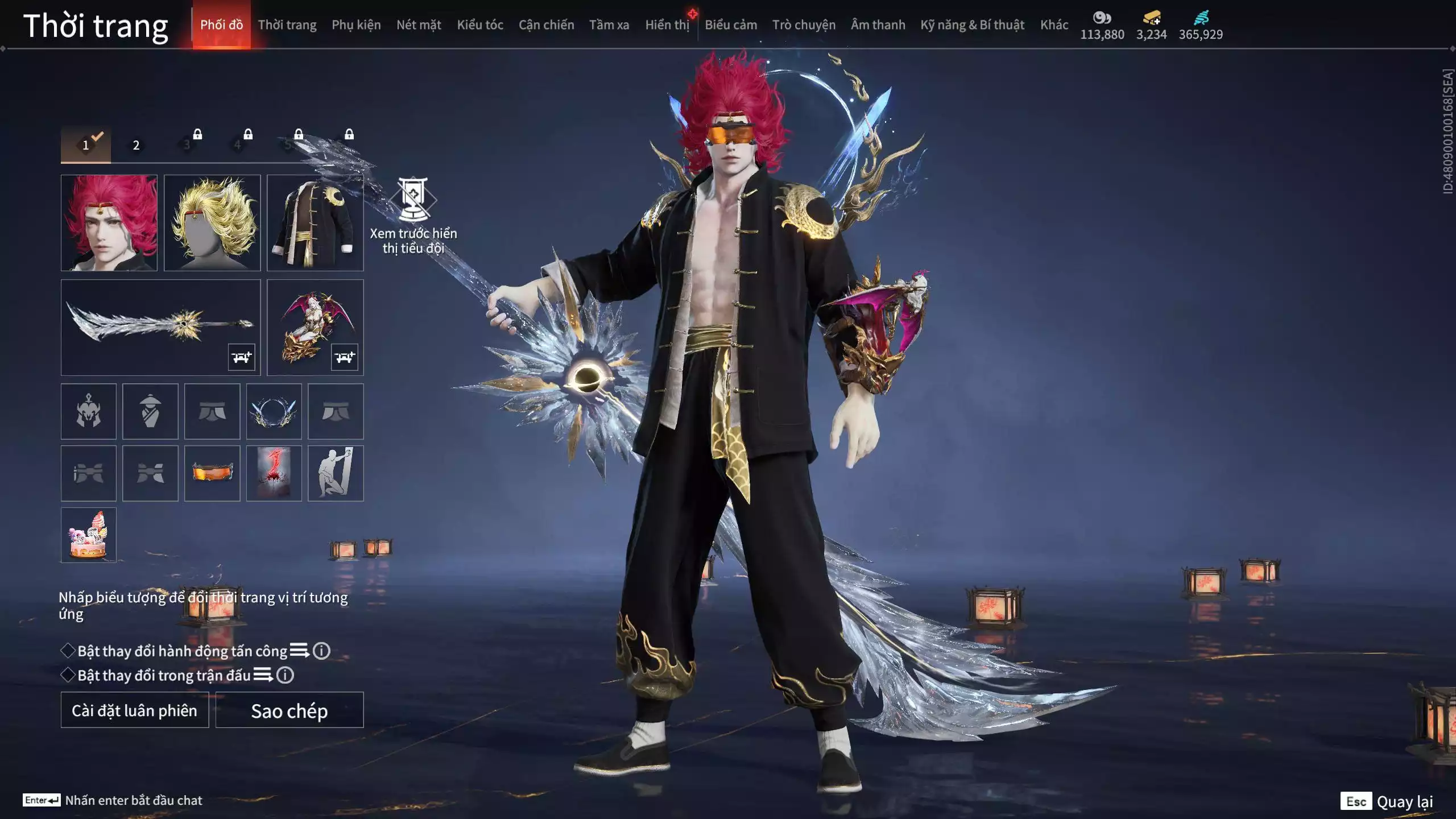Go to the Cận chiến tab

[546, 25]
